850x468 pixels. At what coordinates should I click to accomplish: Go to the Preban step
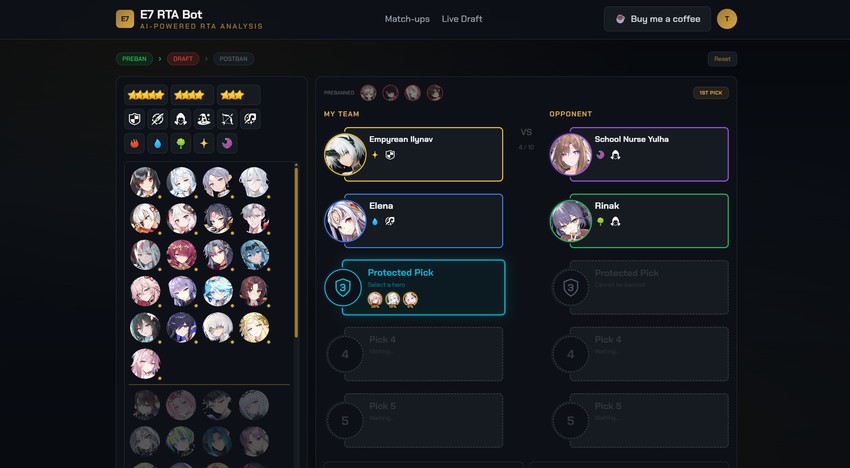tap(134, 59)
